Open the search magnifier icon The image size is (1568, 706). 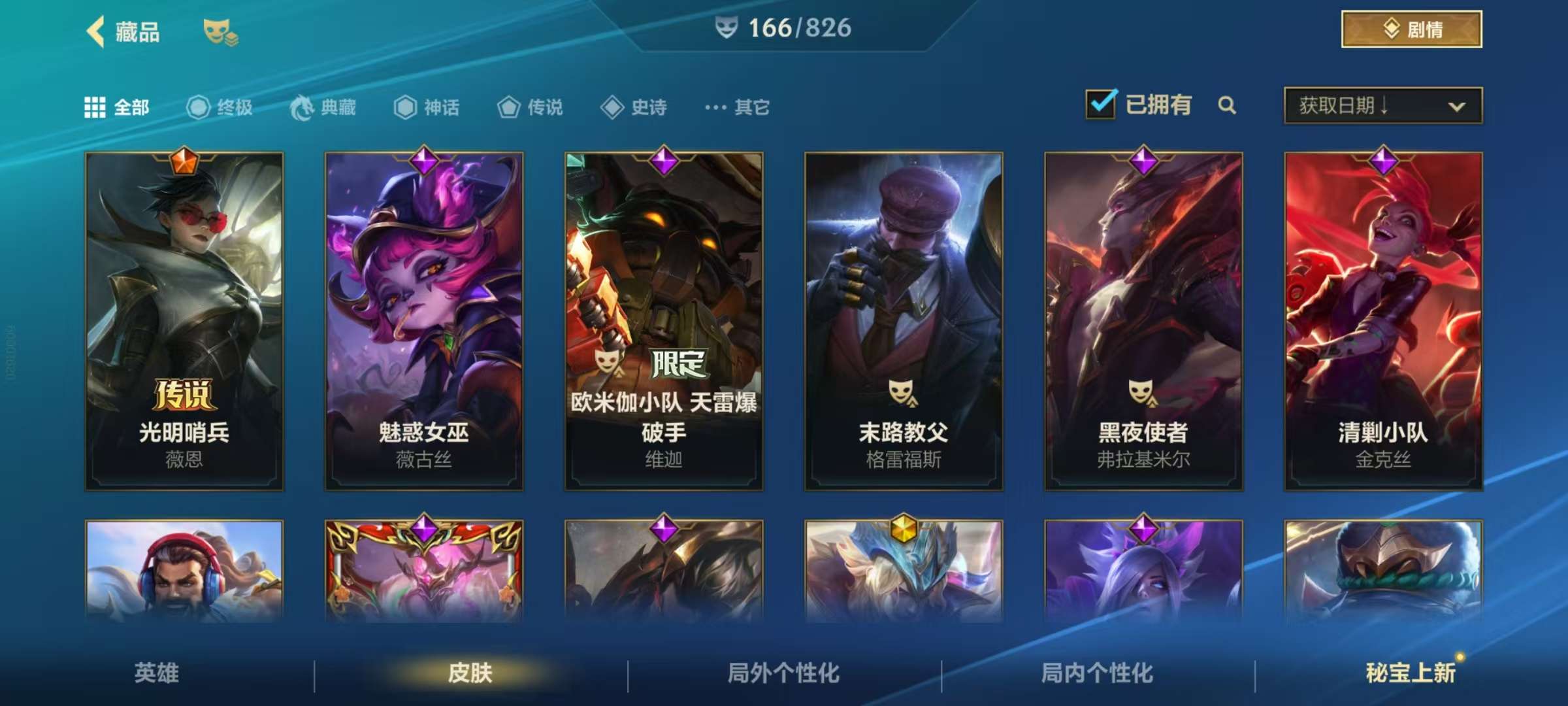pyautogui.click(x=1227, y=105)
